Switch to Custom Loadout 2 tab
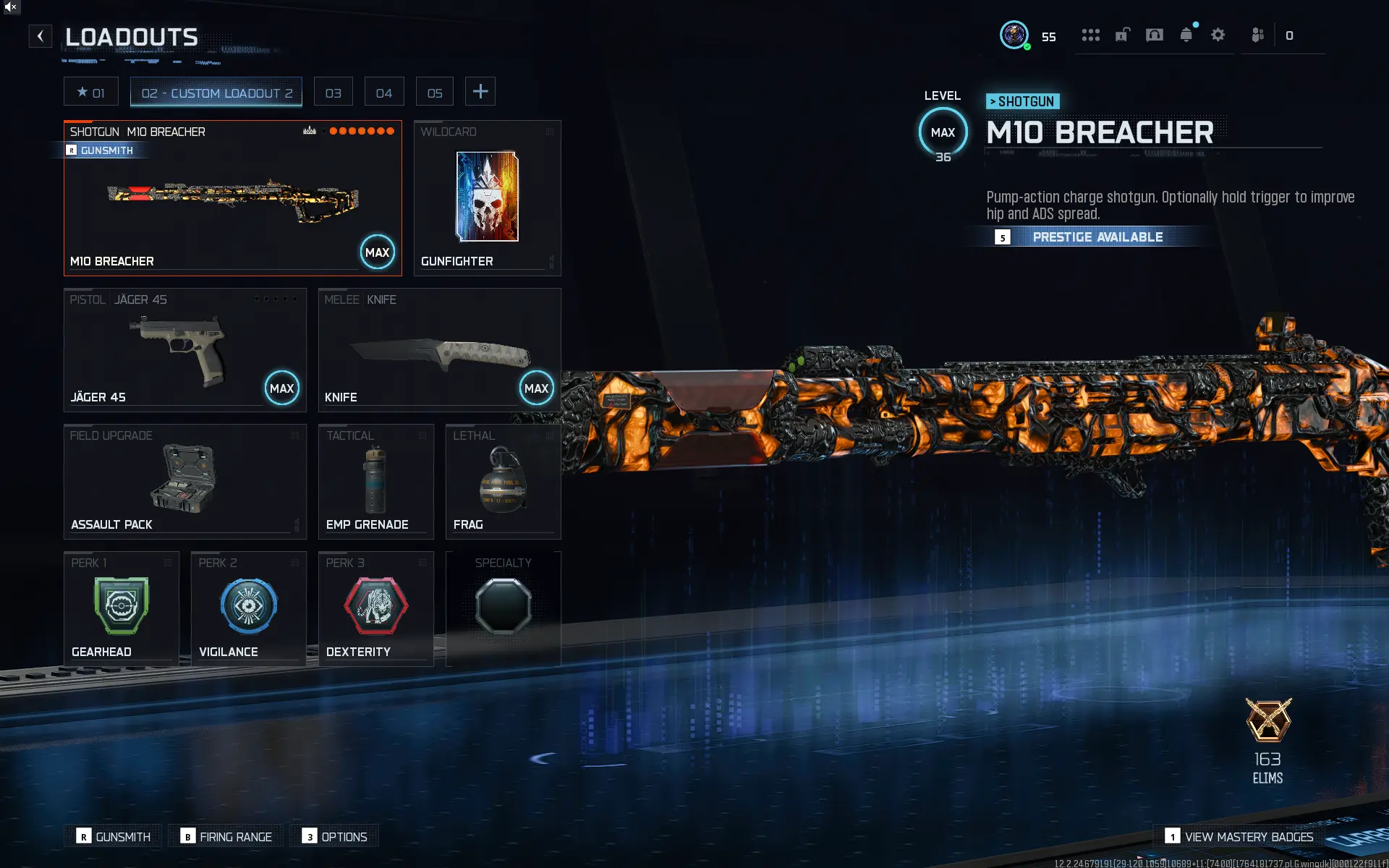1389x868 pixels. pos(216,92)
